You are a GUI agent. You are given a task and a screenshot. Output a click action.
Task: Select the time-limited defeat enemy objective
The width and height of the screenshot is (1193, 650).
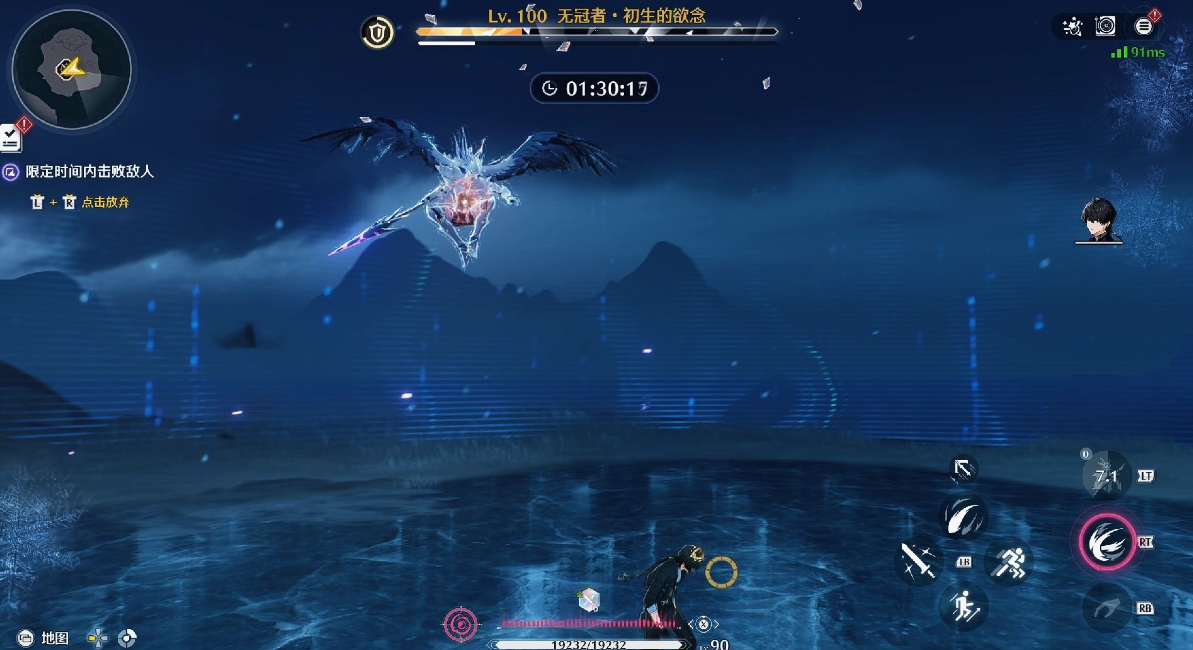click(x=90, y=172)
